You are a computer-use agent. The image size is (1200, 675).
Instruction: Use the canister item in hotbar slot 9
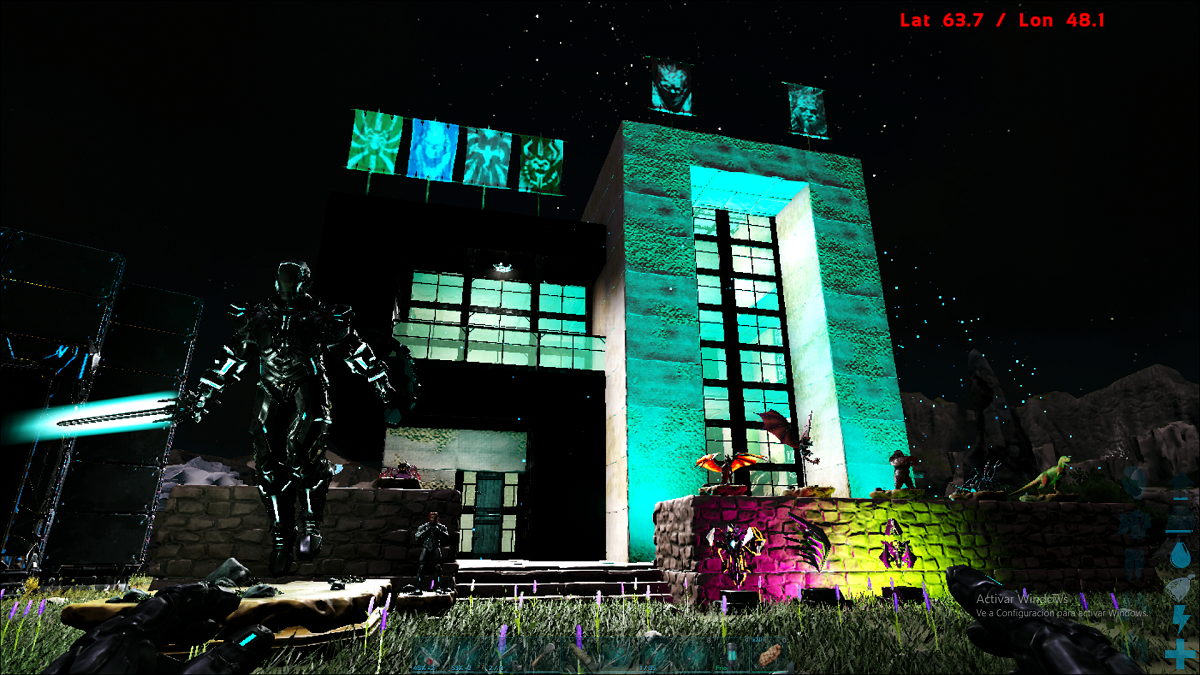[x=733, y=656]
